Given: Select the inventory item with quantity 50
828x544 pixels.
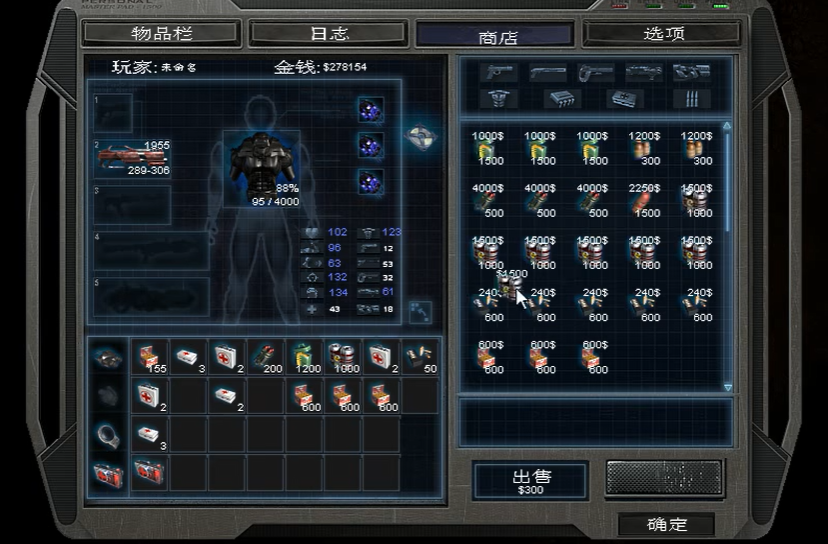Looking at the screenshot, I should pyautogui.click(x=420, y=357).
